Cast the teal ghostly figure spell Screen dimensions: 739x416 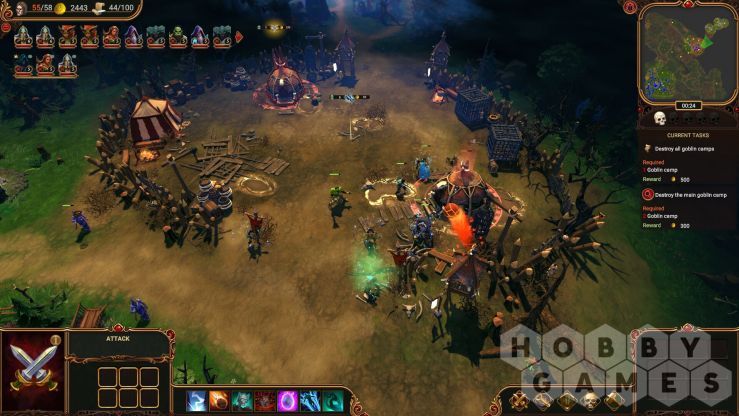(x=241, y=401)
